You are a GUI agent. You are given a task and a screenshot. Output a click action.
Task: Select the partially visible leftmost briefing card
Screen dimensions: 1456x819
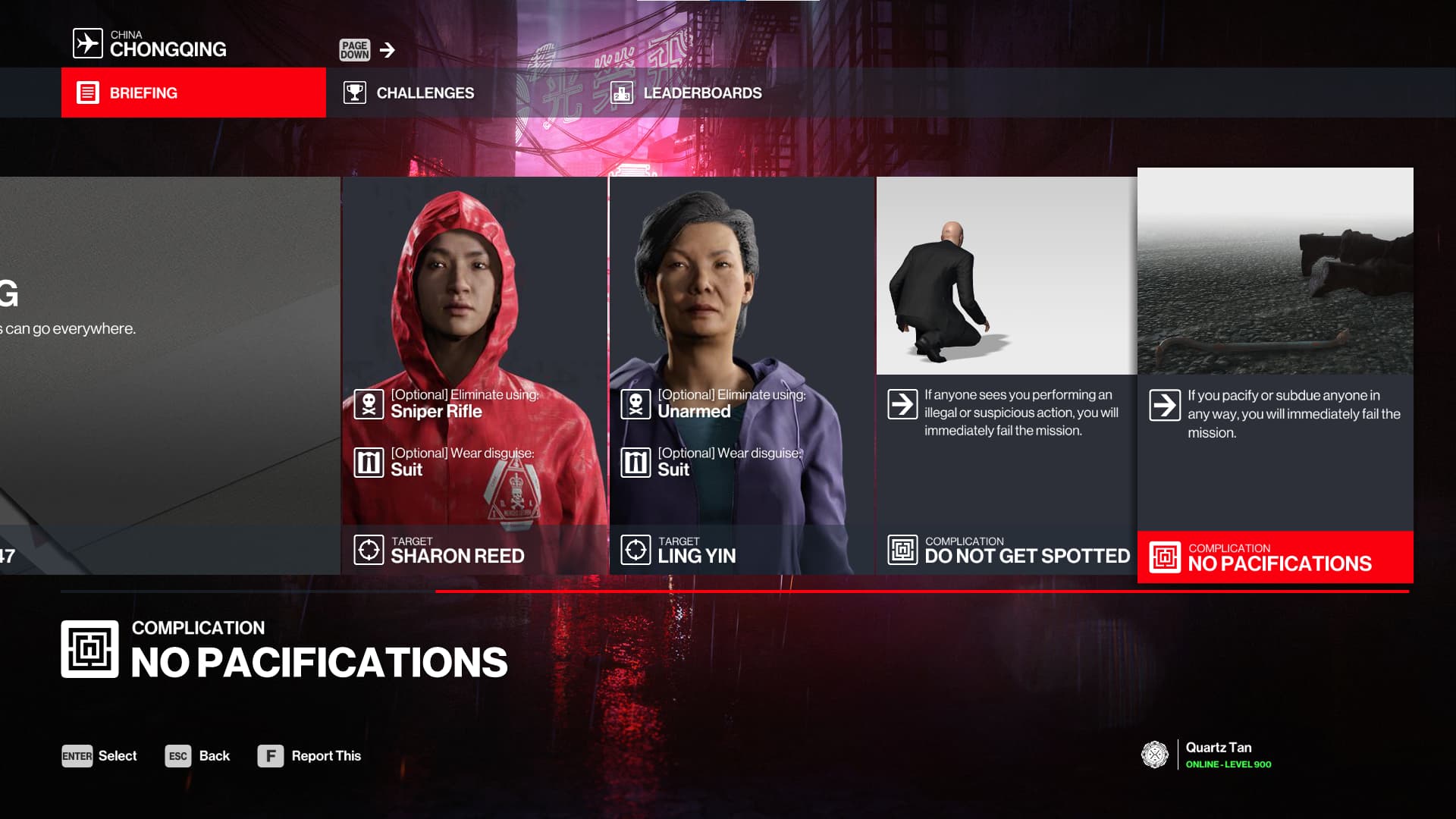pos(170,375)
